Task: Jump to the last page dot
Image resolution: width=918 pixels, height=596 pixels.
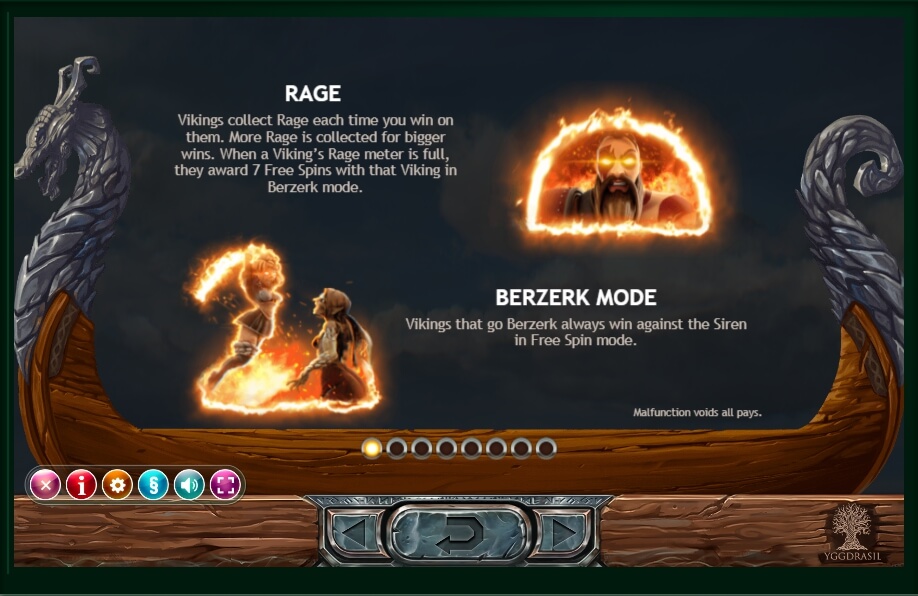Action: pos(546,448)
